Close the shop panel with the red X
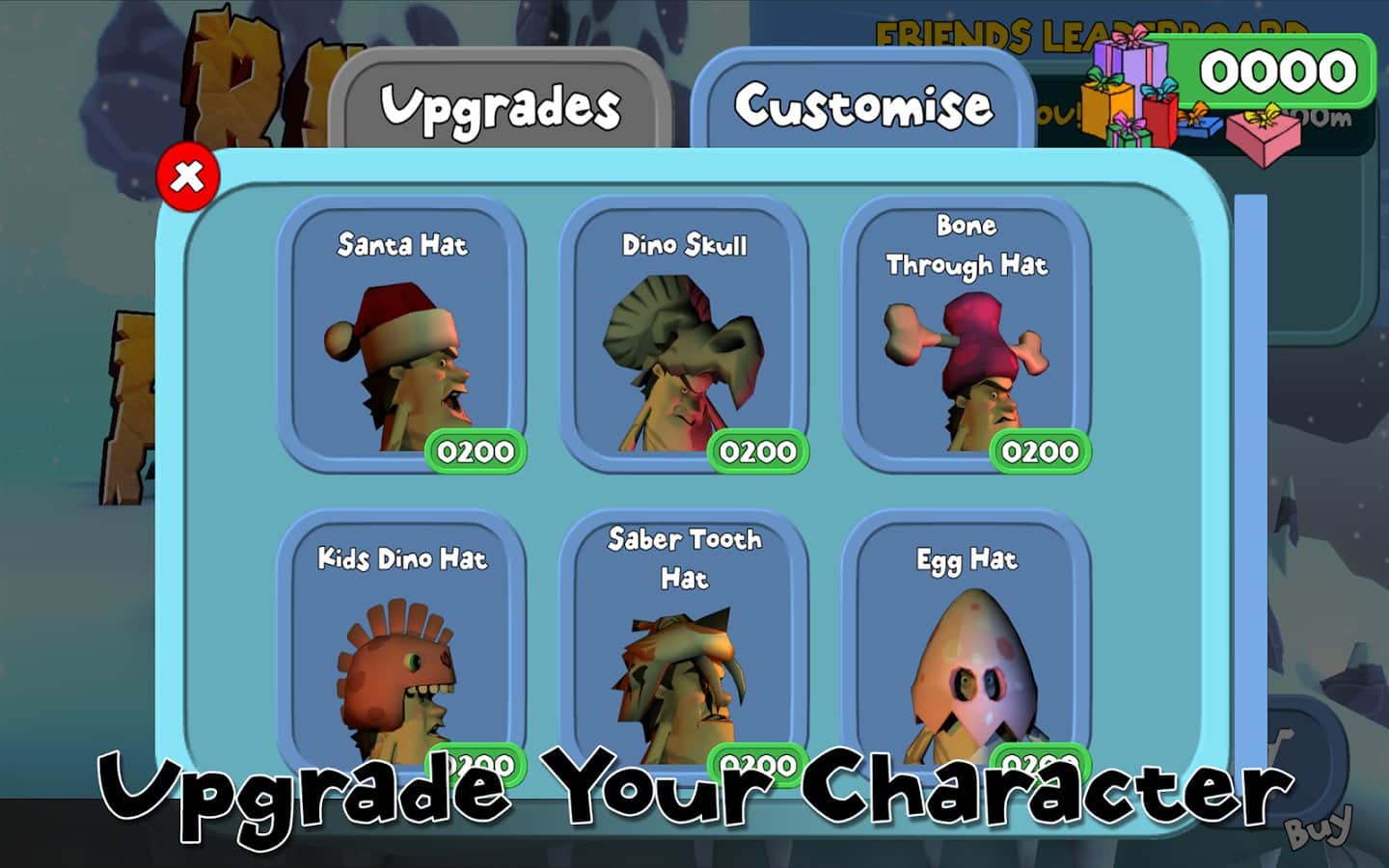The width and height of the screenshot is (1389, 868). 188,177
